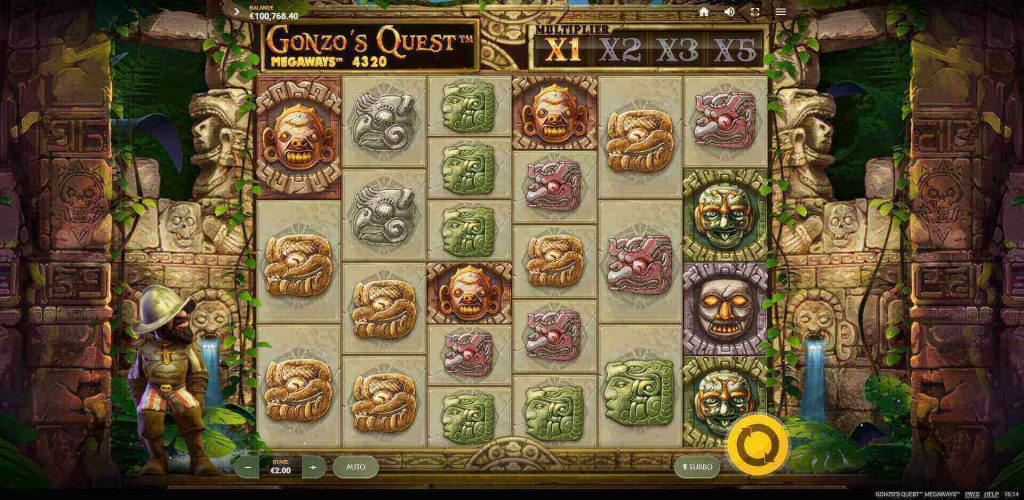Spin the reels with the yellow button
1024x500 pixels.
pos(756,445)
